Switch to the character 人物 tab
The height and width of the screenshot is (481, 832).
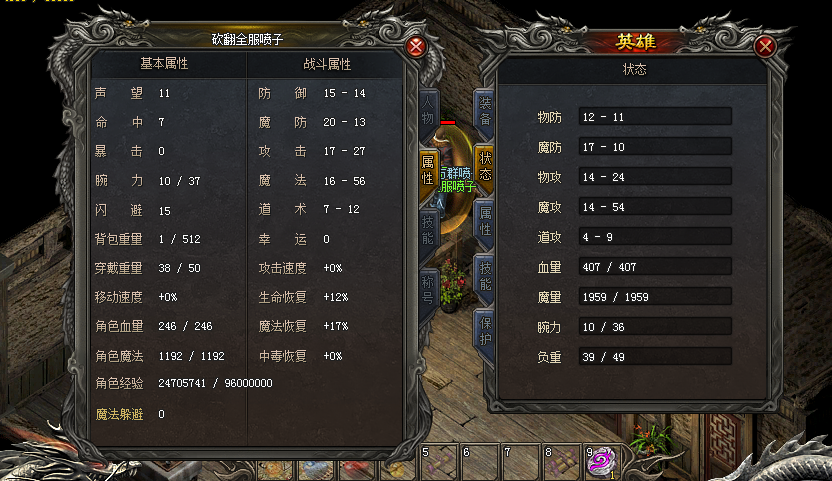428,111
